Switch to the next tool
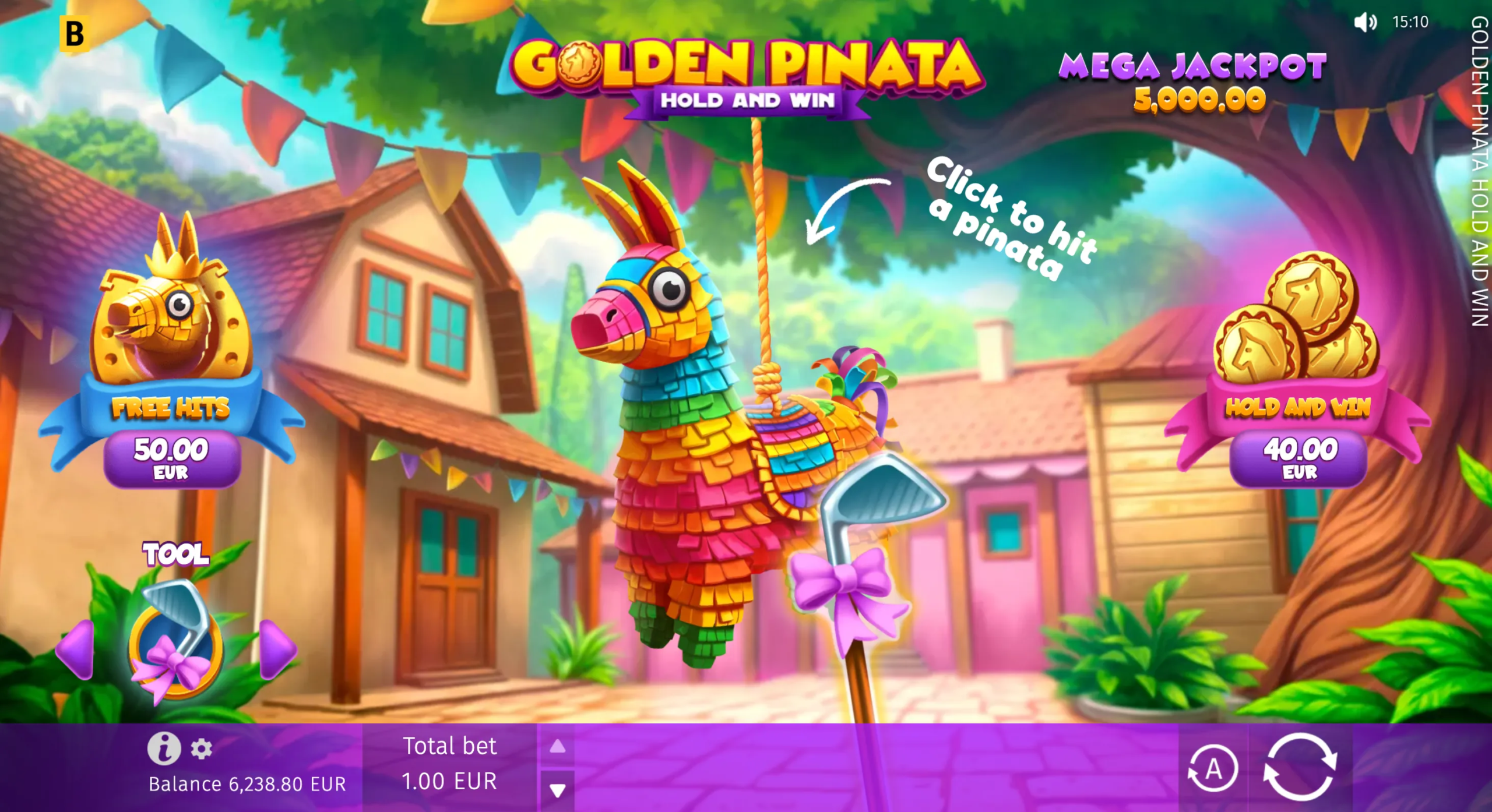This screenshot has height=812, width=1492. click(277, 649)
